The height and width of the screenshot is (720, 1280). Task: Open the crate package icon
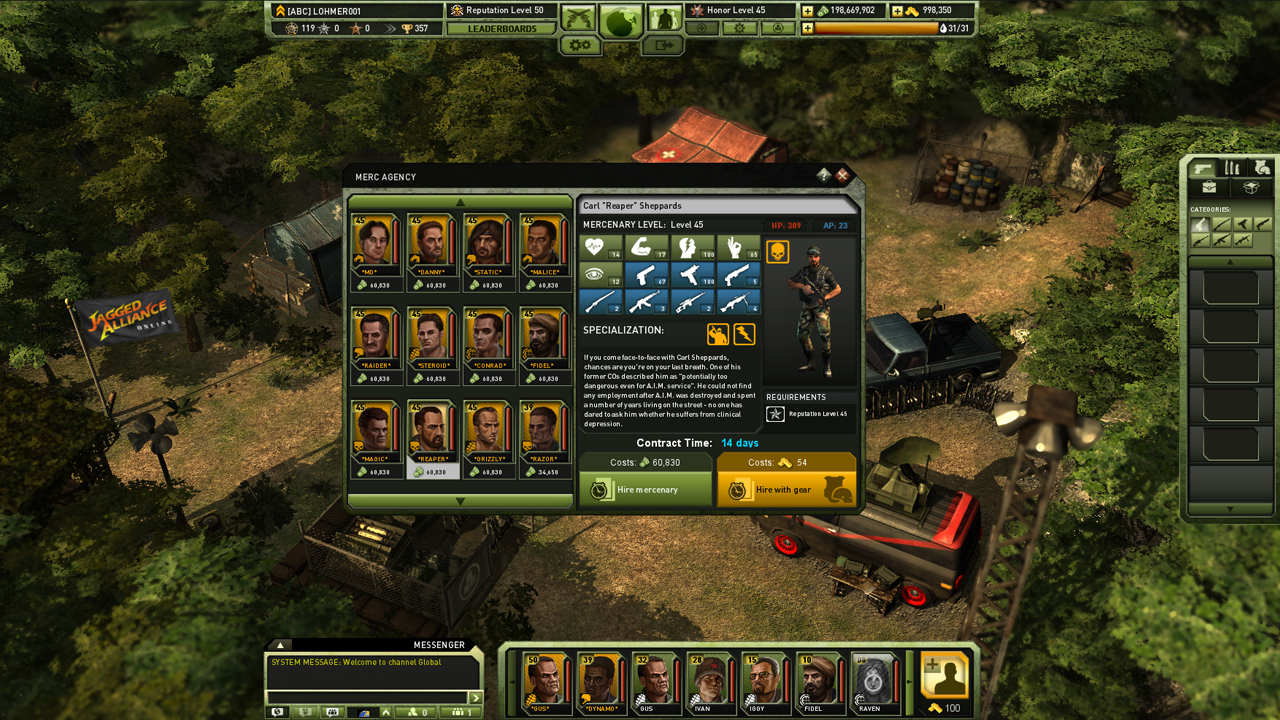(1251, 187)
